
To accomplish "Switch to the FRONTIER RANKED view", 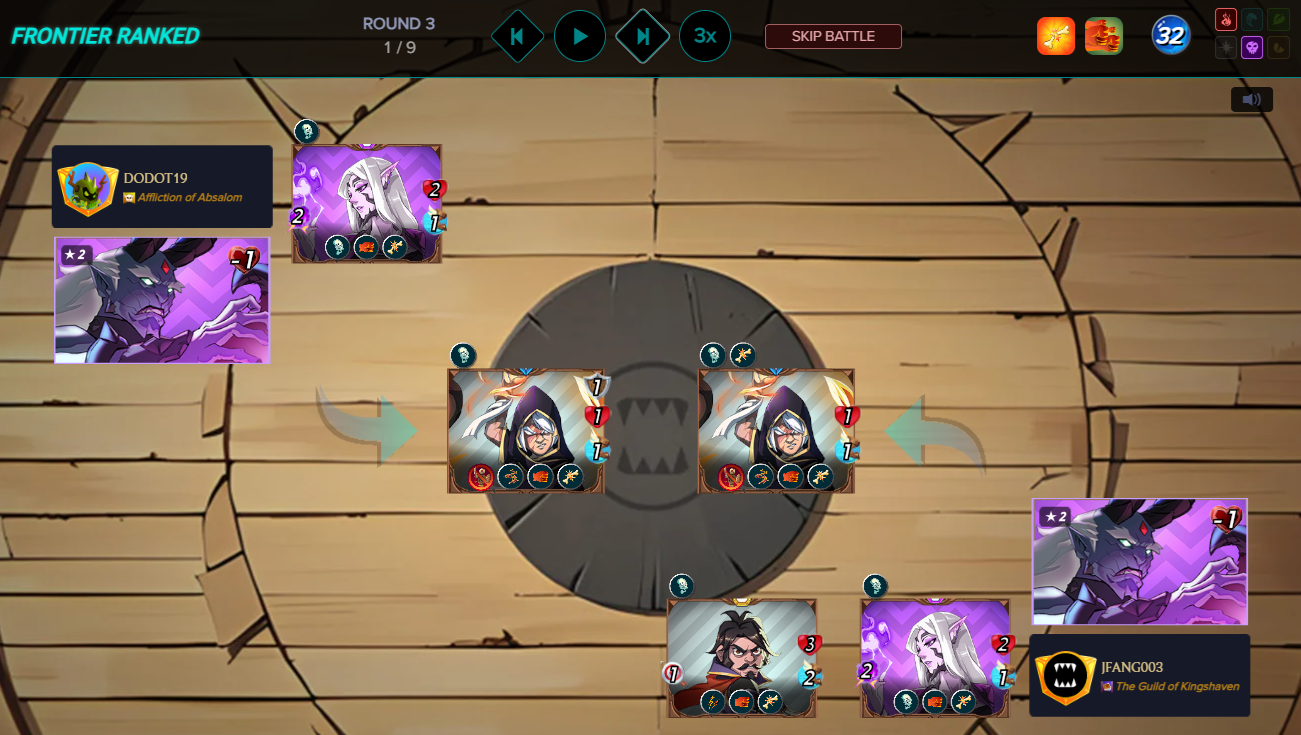I will tap(103, 36).
